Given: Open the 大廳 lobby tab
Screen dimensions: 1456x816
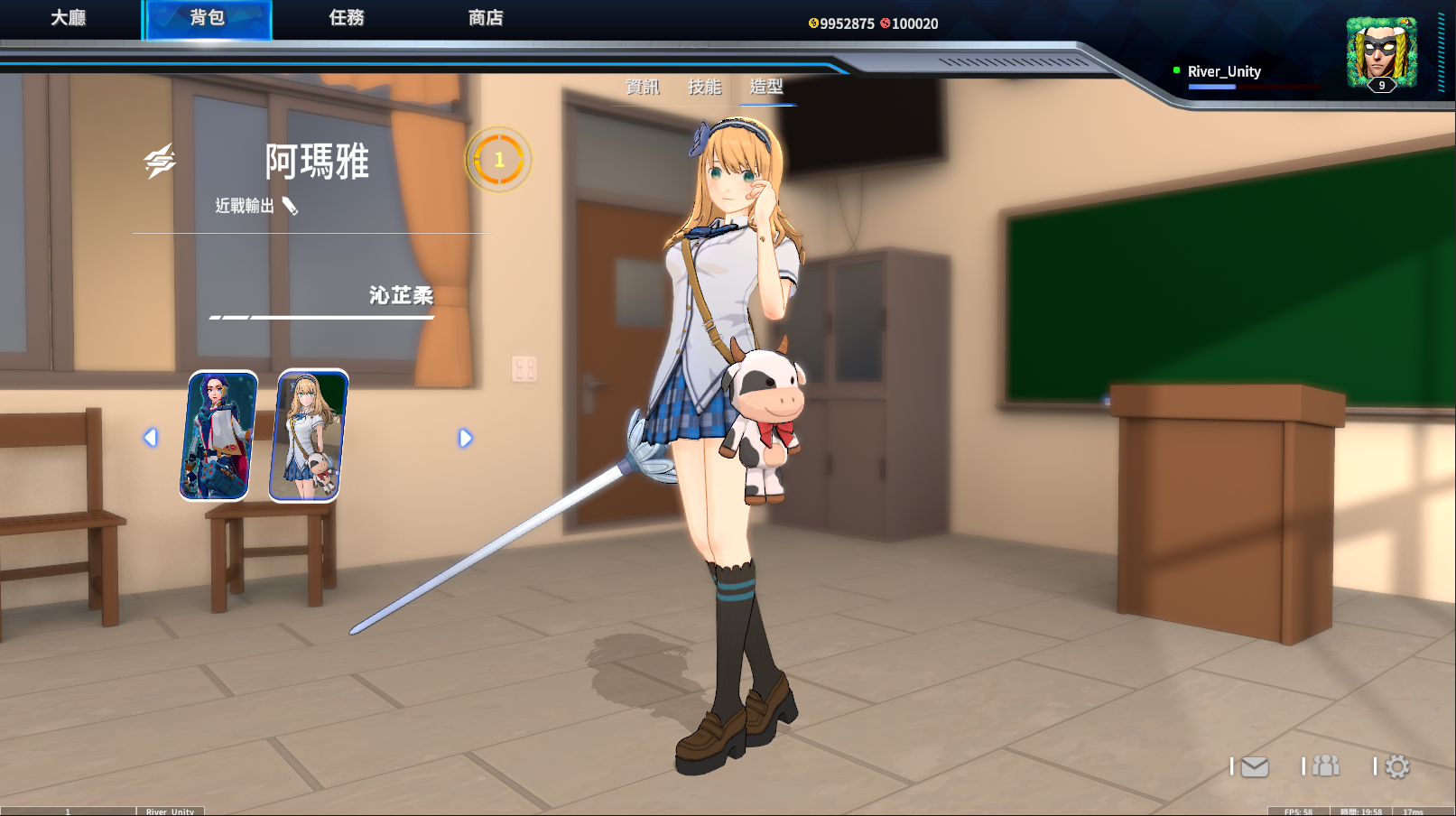Looking at the screenshot, I should 69,18.
